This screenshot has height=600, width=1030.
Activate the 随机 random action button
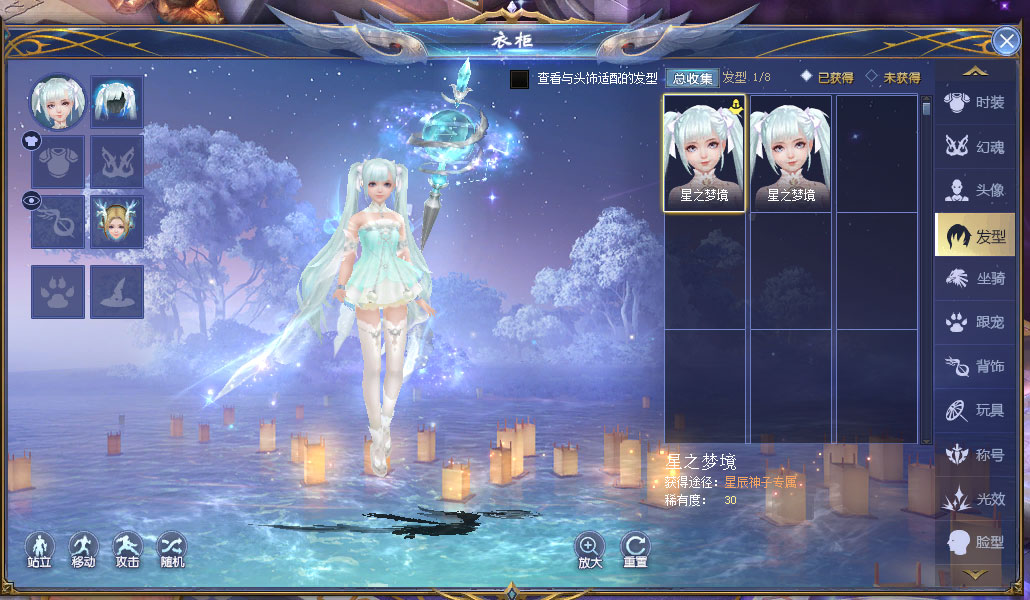[171, 548]
